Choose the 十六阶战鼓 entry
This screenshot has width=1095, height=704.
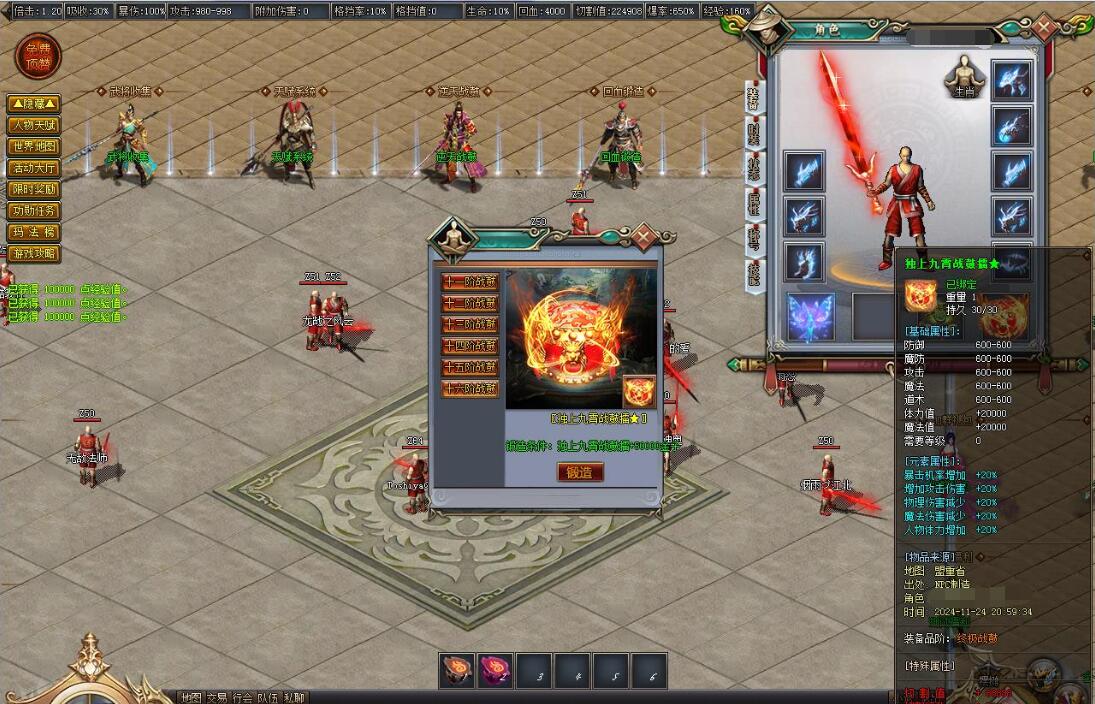(470, 390)
